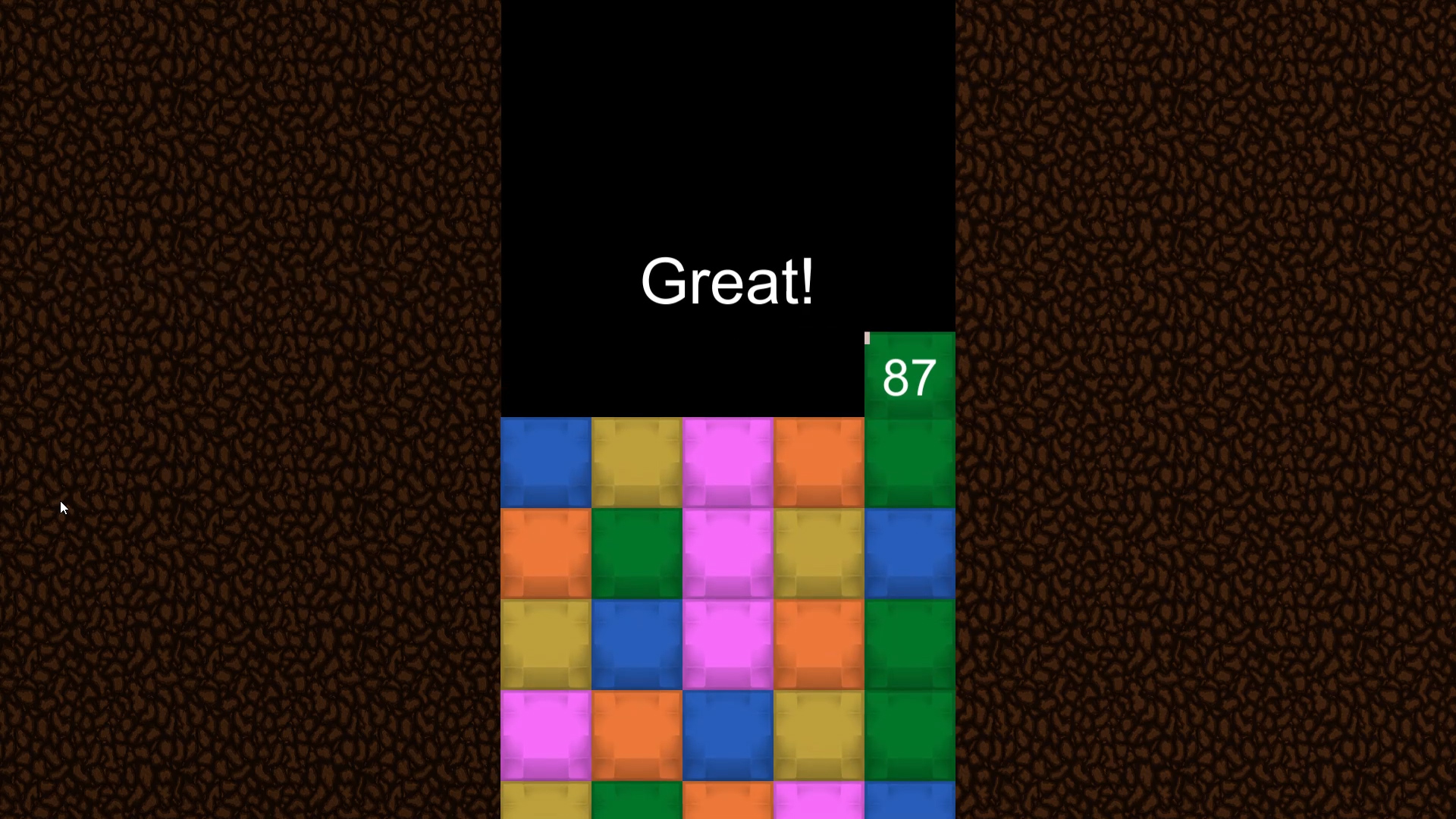This screenshot has width=1456, height=819.
Task: Tap the green tile showing number 87
Action: click(909, 375)
